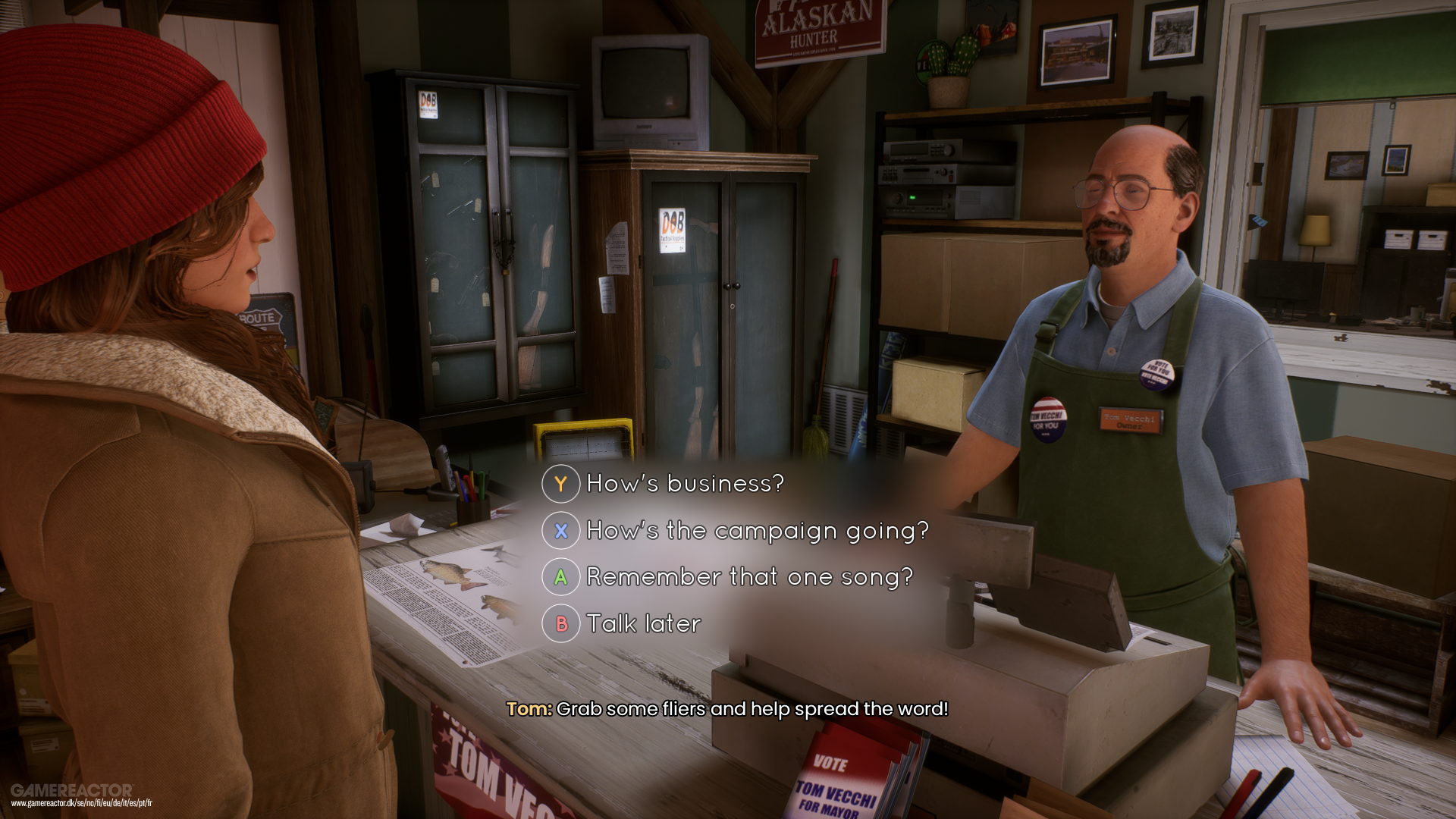Select "Remember that one song?" dialogue option

tap(749, 577)
